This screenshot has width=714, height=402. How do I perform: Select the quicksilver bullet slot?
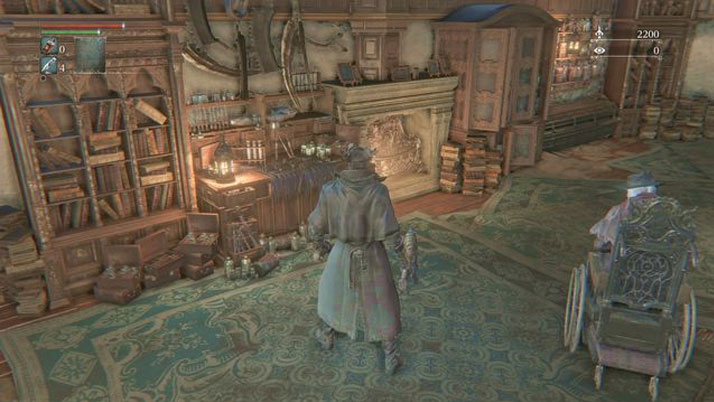coord(49,65)
